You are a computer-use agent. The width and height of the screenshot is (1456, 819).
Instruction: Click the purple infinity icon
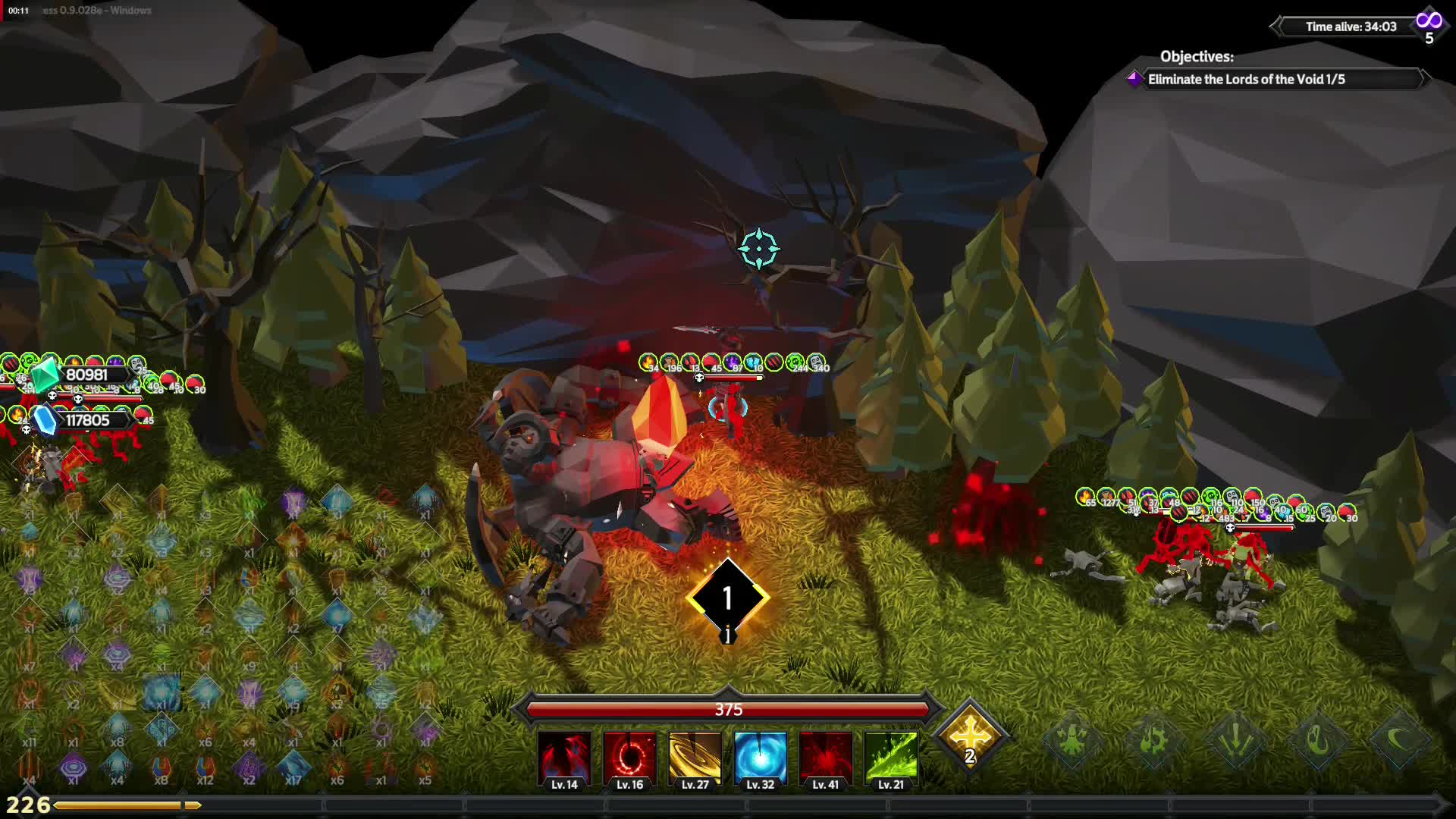(1429, 21)
